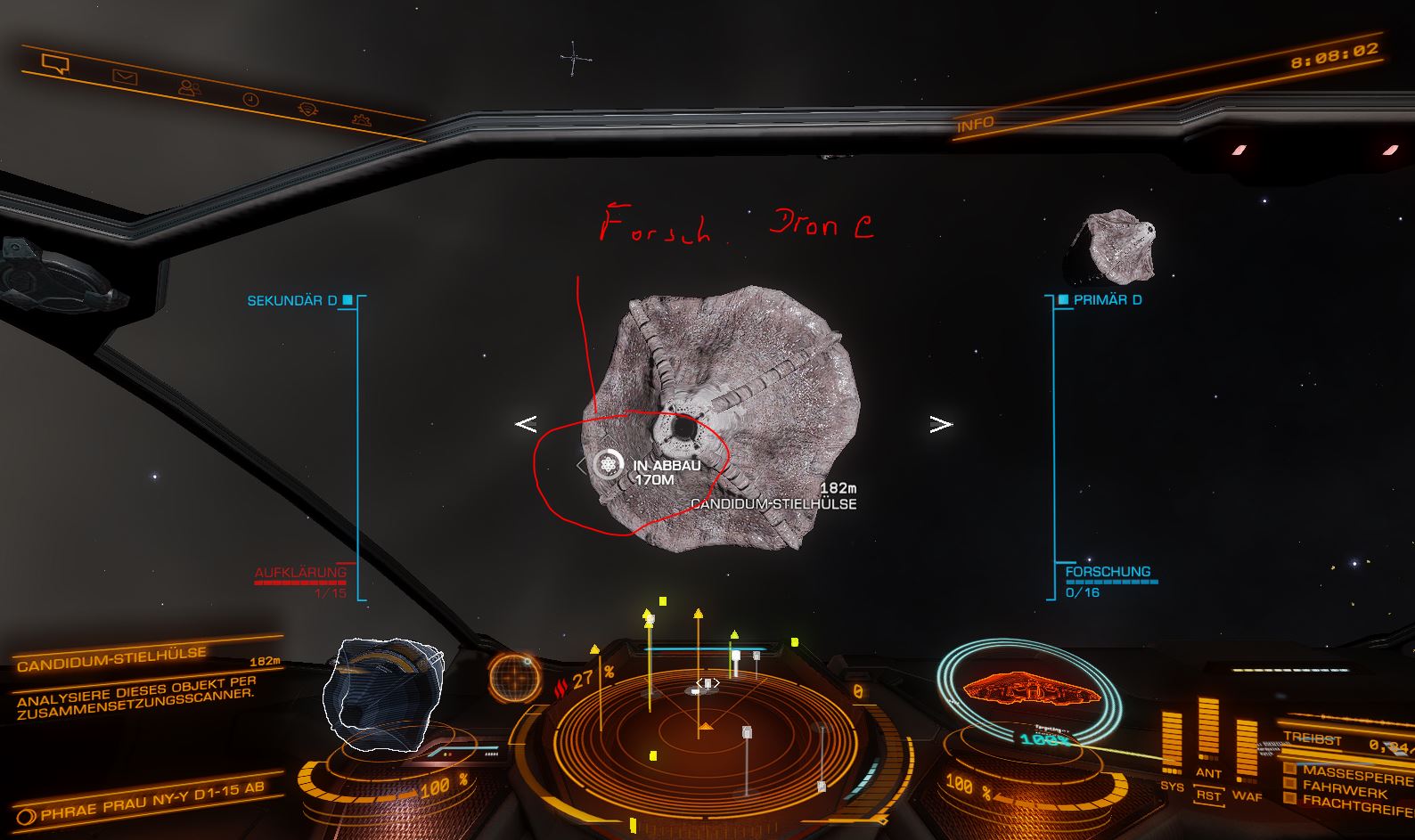Open the social contacts tab
This screenshot has height=840, width=1415.
coord(189,87)
